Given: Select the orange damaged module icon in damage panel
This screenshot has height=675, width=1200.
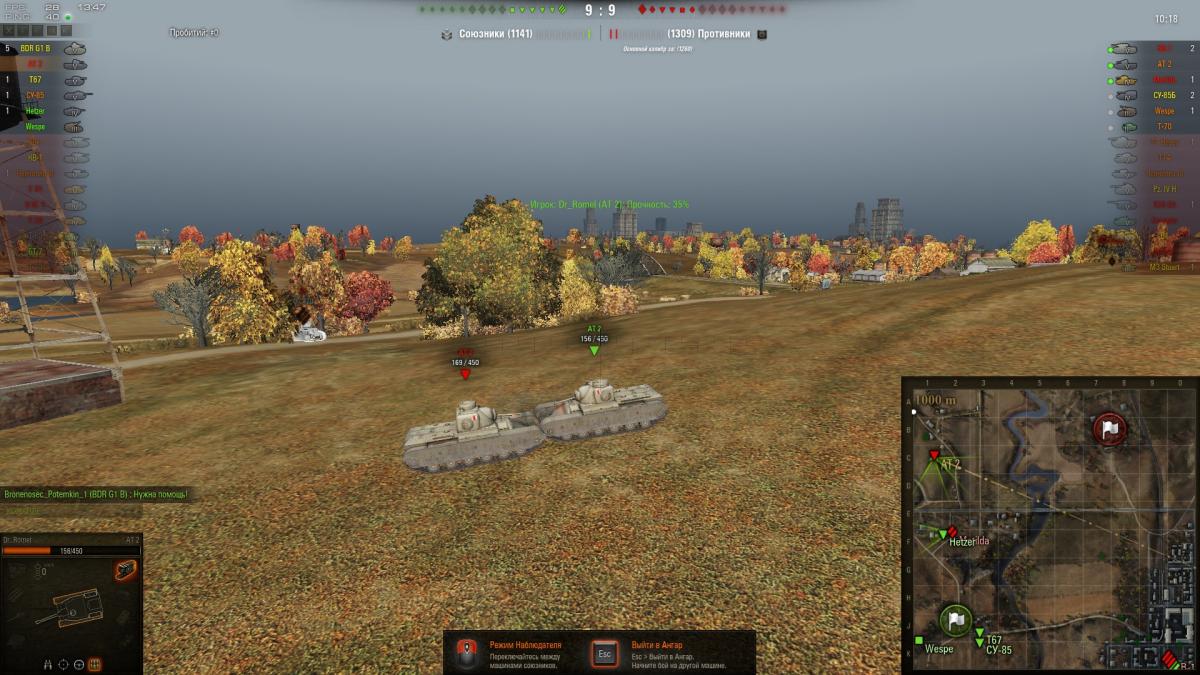Looking at the screenshot, I should (125, 571).
